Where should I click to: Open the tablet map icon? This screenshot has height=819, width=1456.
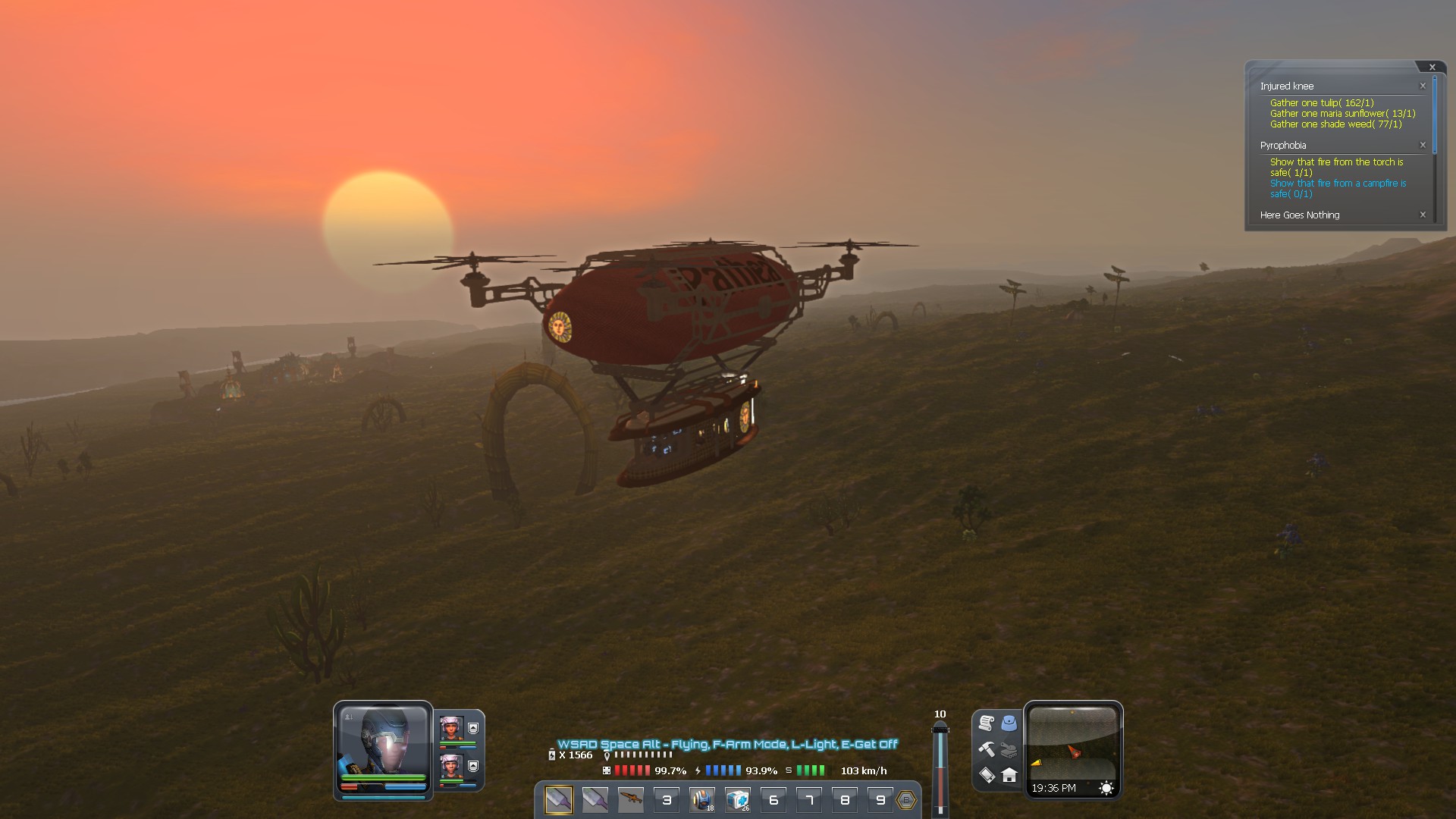(987, 777)
